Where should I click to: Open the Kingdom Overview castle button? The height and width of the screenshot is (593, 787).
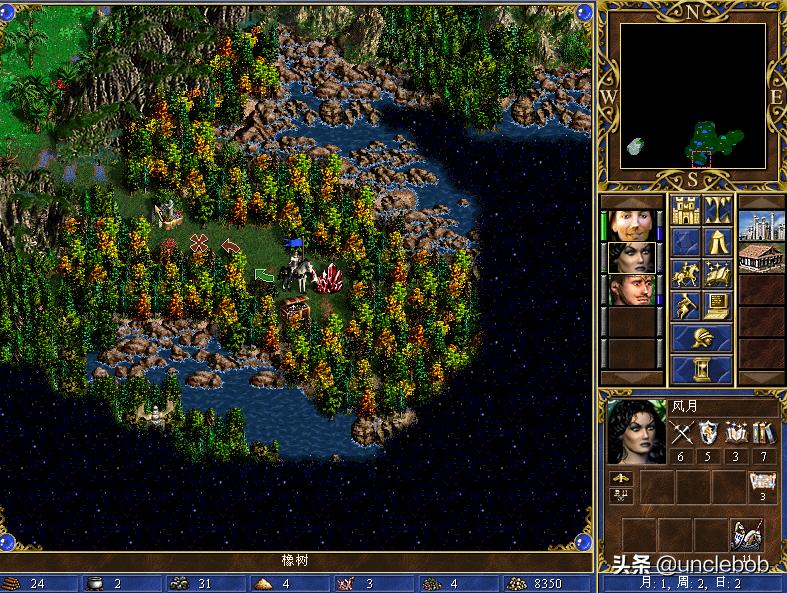click(x=685, y=210)
